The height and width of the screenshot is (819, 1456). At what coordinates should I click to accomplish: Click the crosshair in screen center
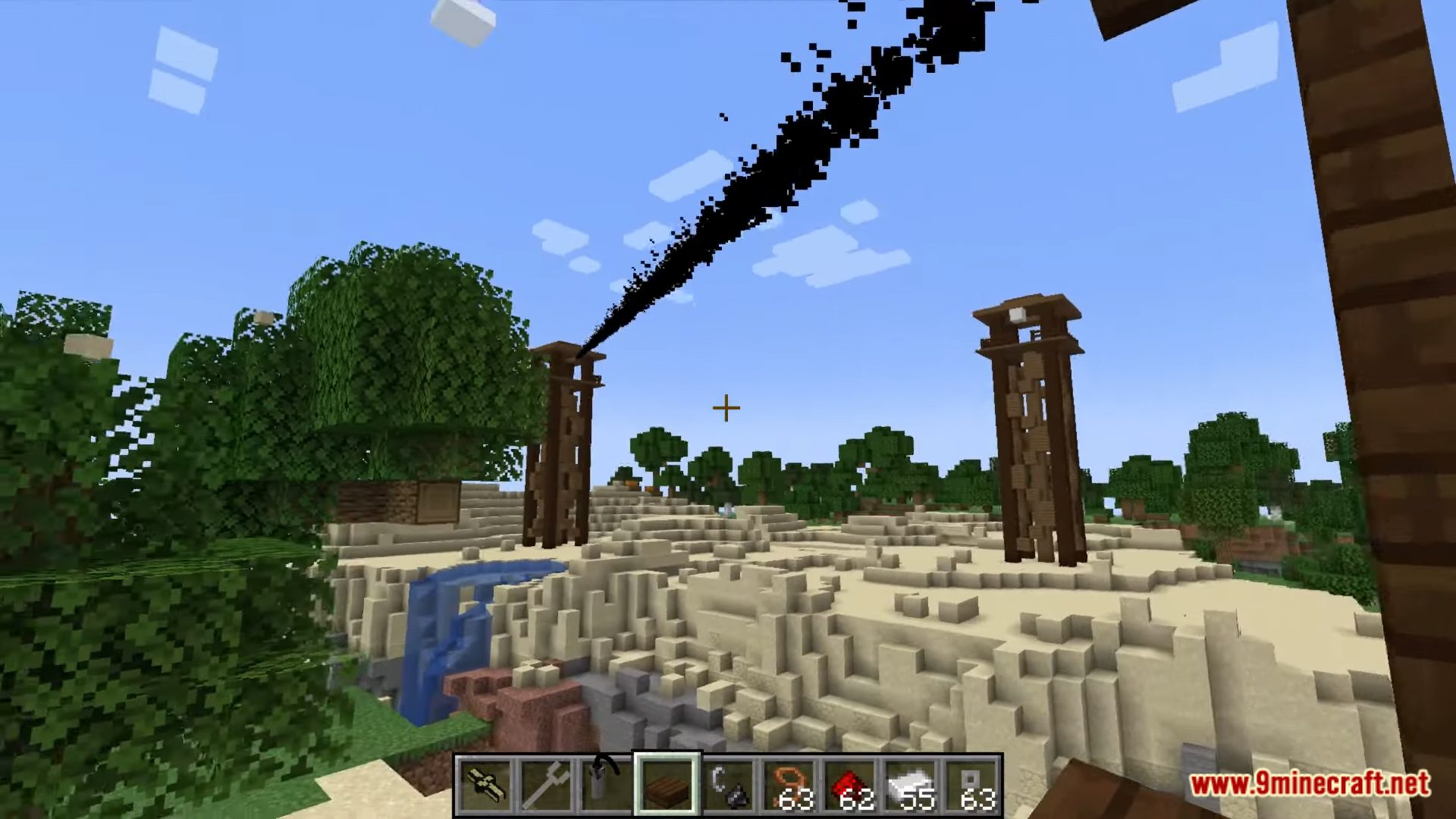coord(725,408)
